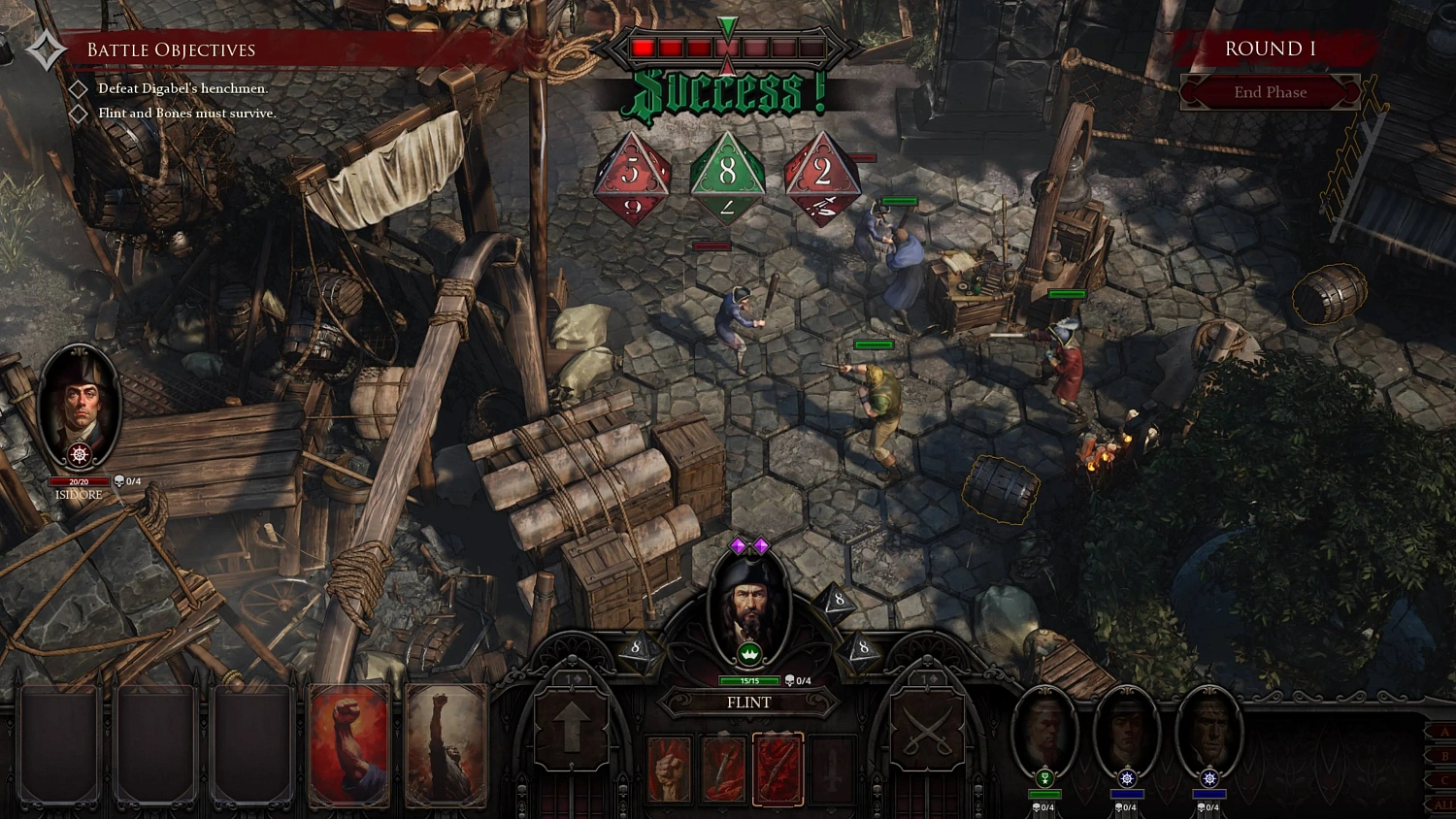The height and width of the screenshot is (819, 1456).
Task: Switch to group A tab
Action: coord(1444,731)
